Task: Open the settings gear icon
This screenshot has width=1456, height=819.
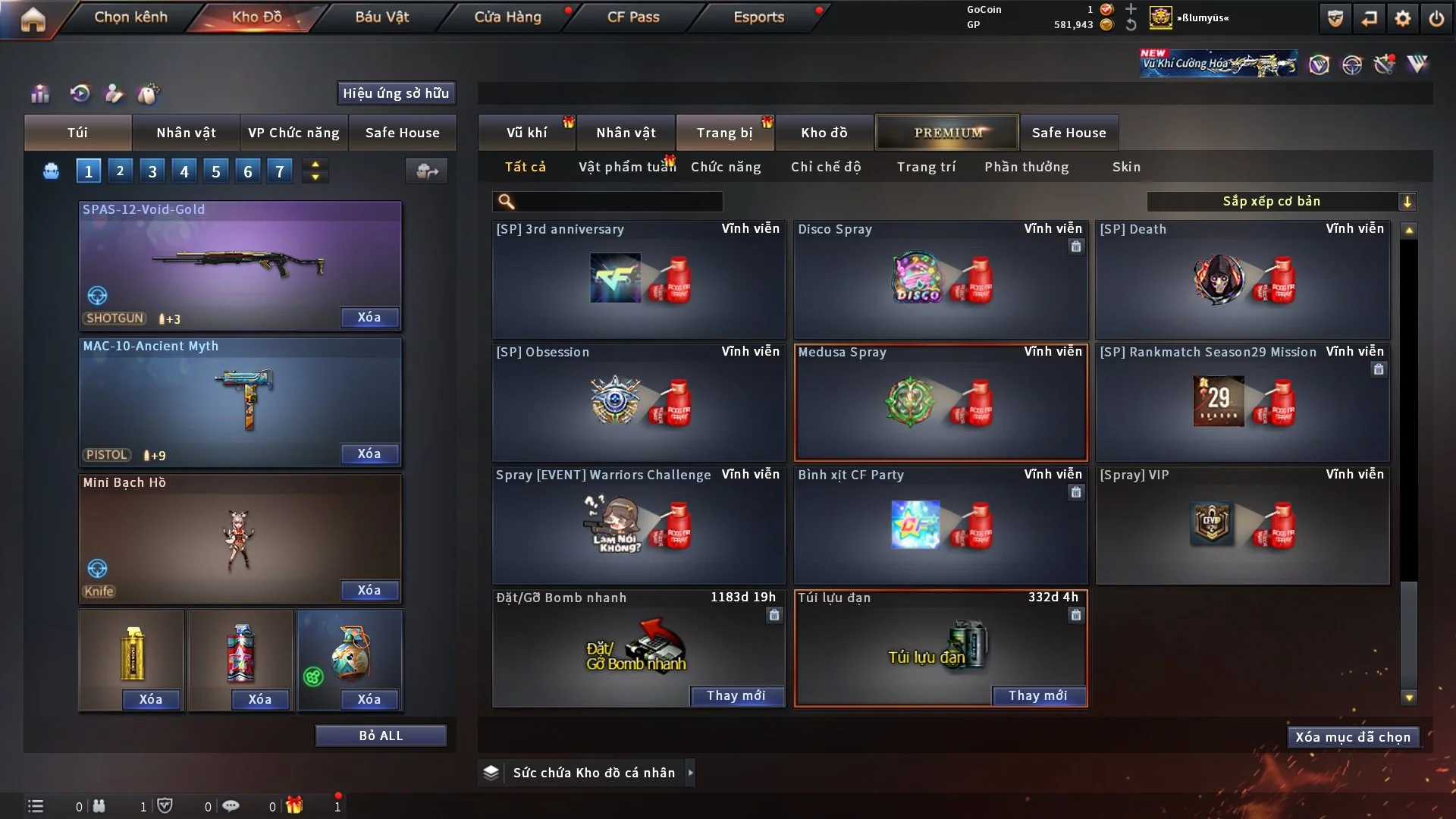Action: click(1403, 18)
